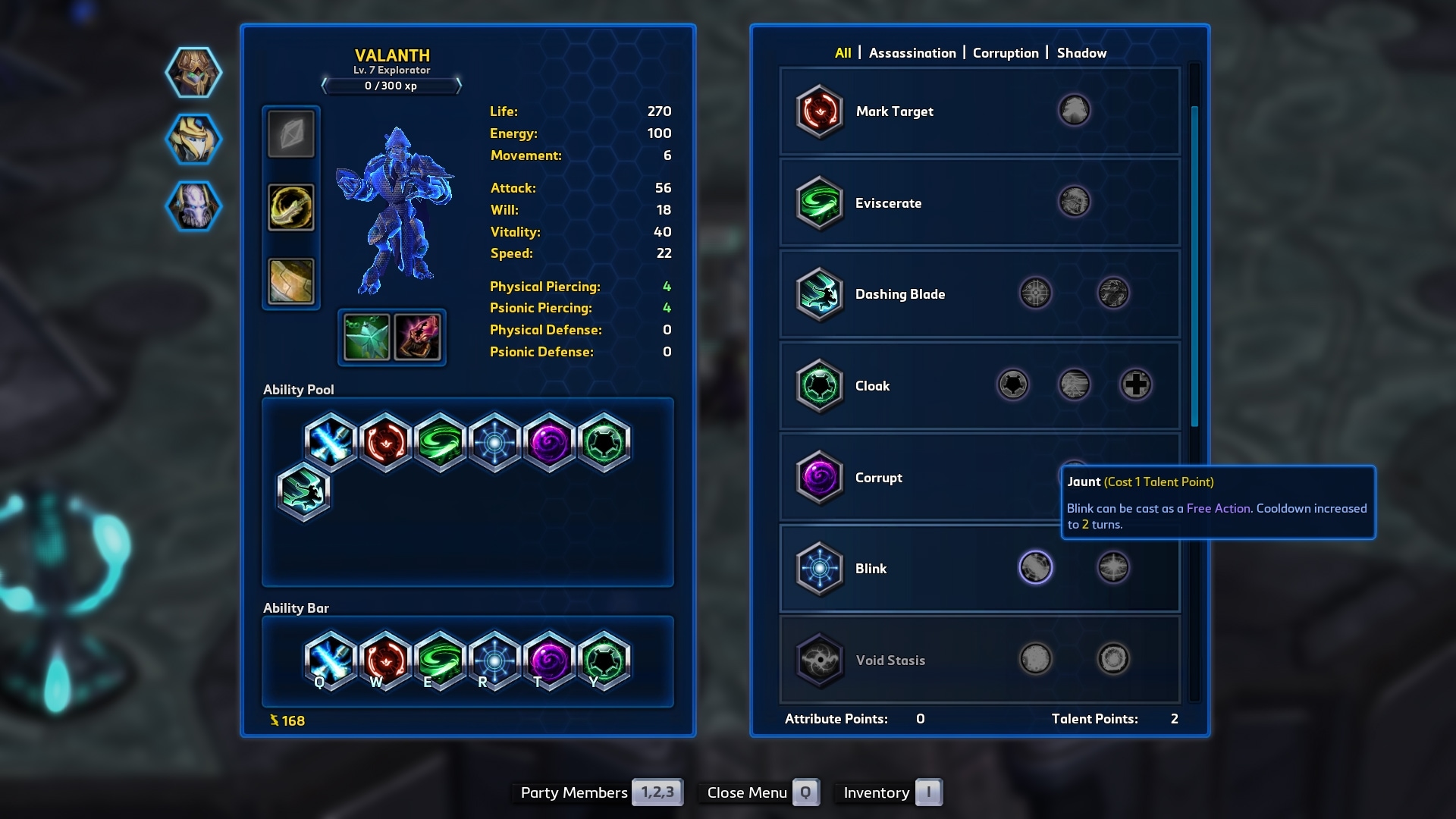Viewport: 1456px width, 819px height.
Task: Toggle the second Dashing Blade talent node
Action: (1112, 293)
